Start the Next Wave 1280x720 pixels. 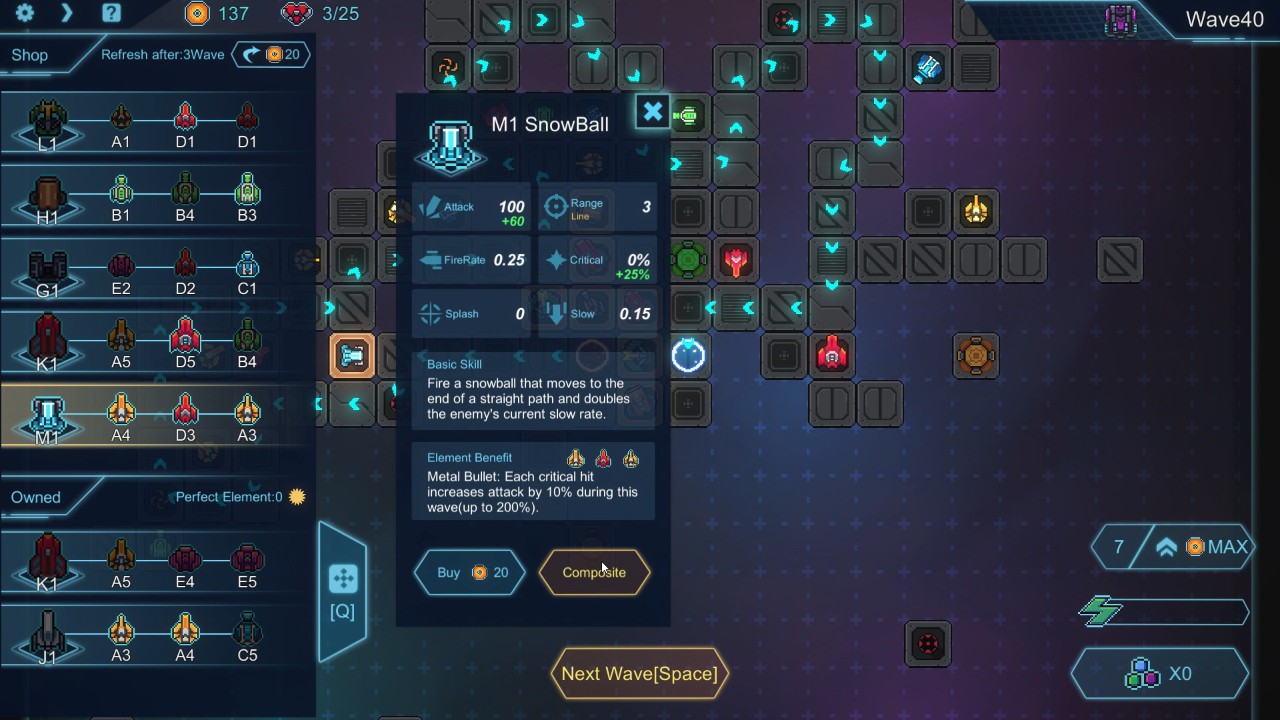(639, 674)
